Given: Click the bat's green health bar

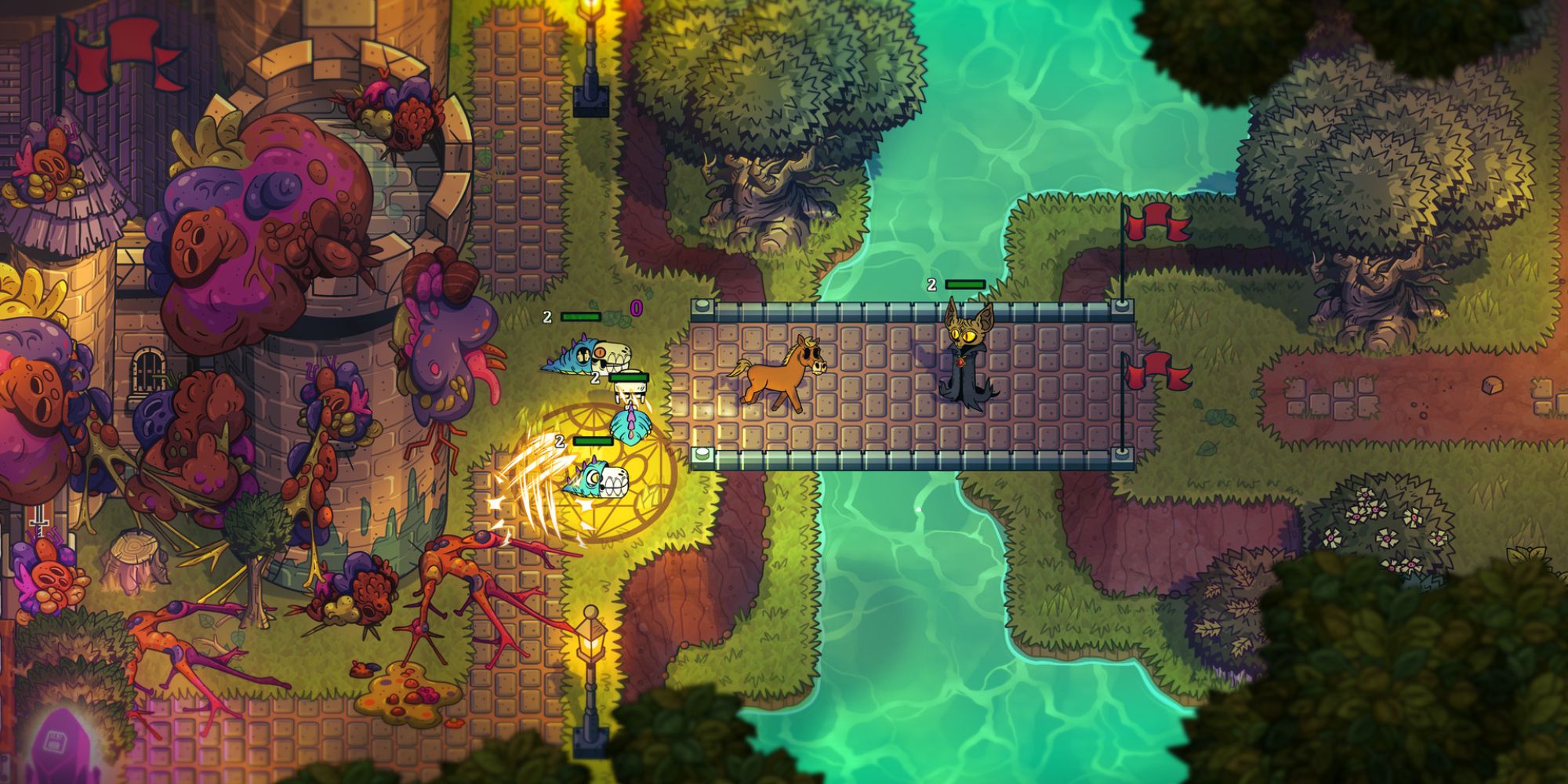Looking at the screenshot, I should 966,284.
